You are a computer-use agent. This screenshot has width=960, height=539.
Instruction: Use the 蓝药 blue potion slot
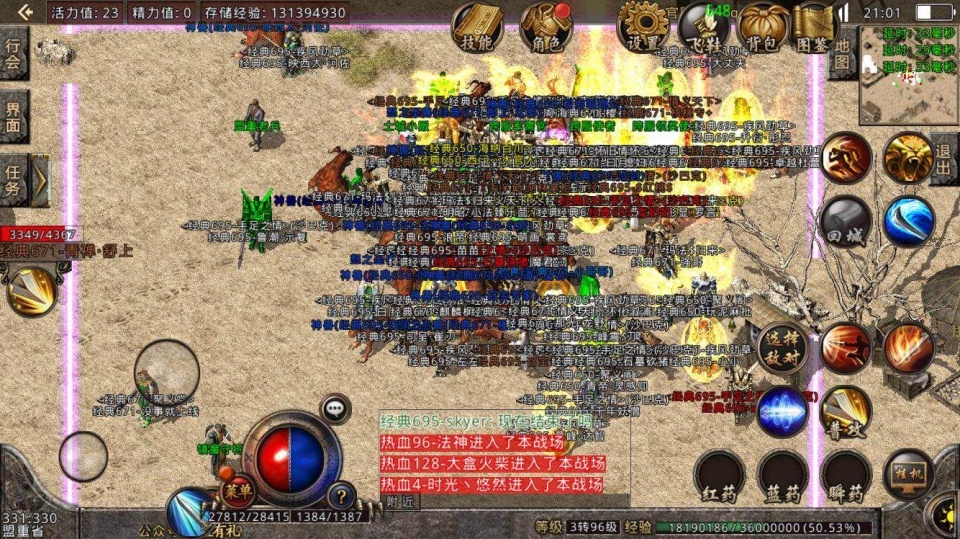(x=783, y=476)
